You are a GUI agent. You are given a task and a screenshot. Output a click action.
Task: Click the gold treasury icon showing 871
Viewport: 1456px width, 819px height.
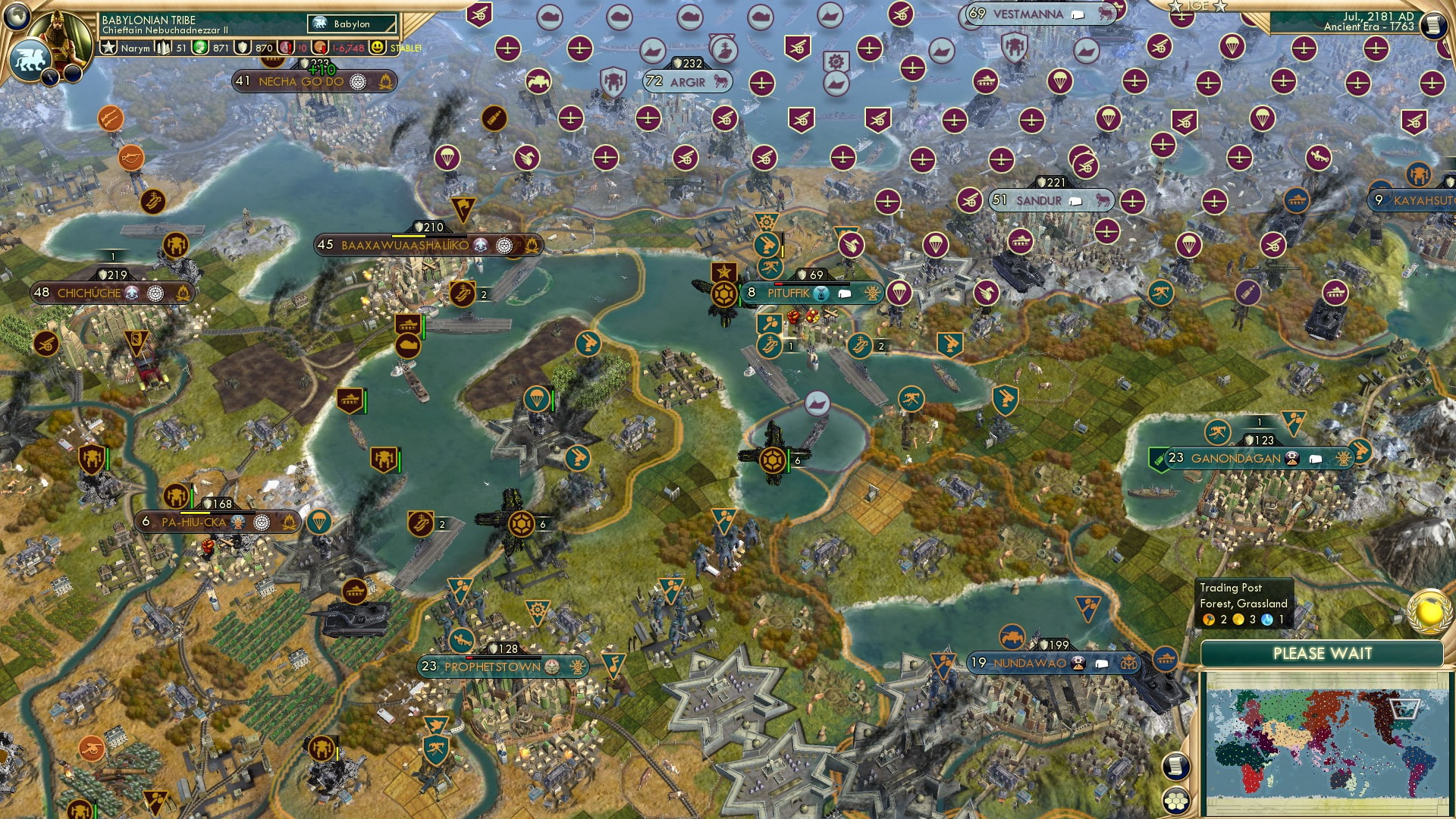[199, 47]
